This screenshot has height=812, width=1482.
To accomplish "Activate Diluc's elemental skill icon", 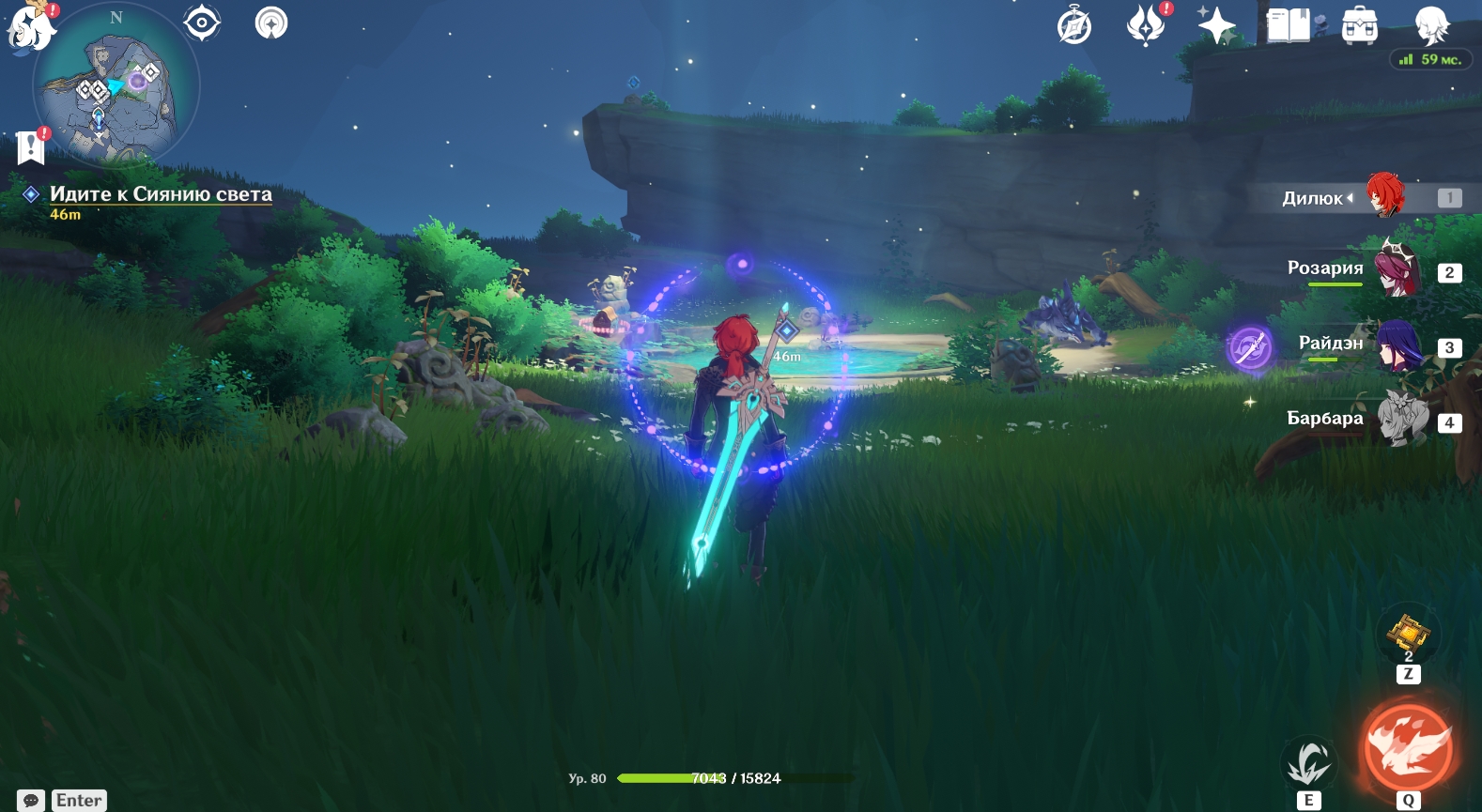I will pos(1309,762).
